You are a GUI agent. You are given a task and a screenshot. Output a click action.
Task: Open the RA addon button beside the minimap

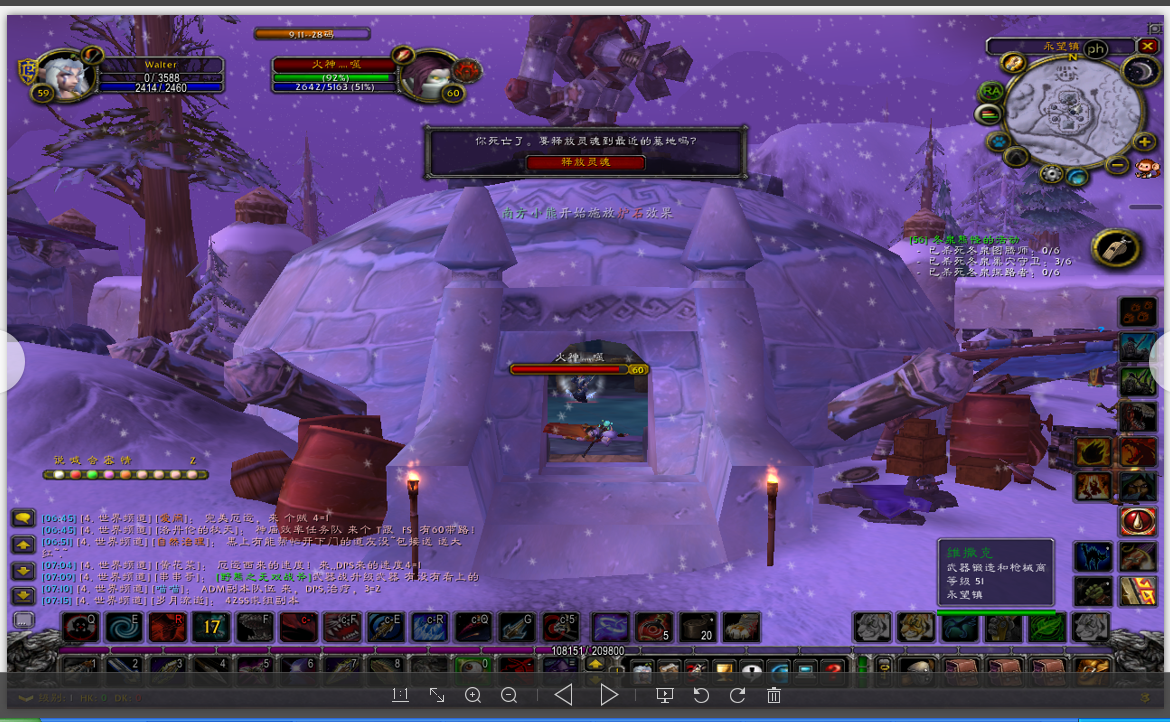click(x=990, y=91)
